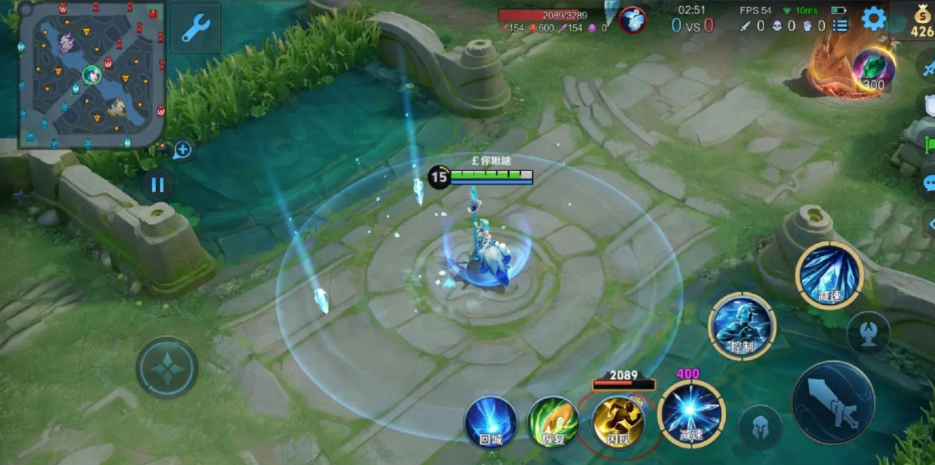Use the 恢复 heal spell

554,421
